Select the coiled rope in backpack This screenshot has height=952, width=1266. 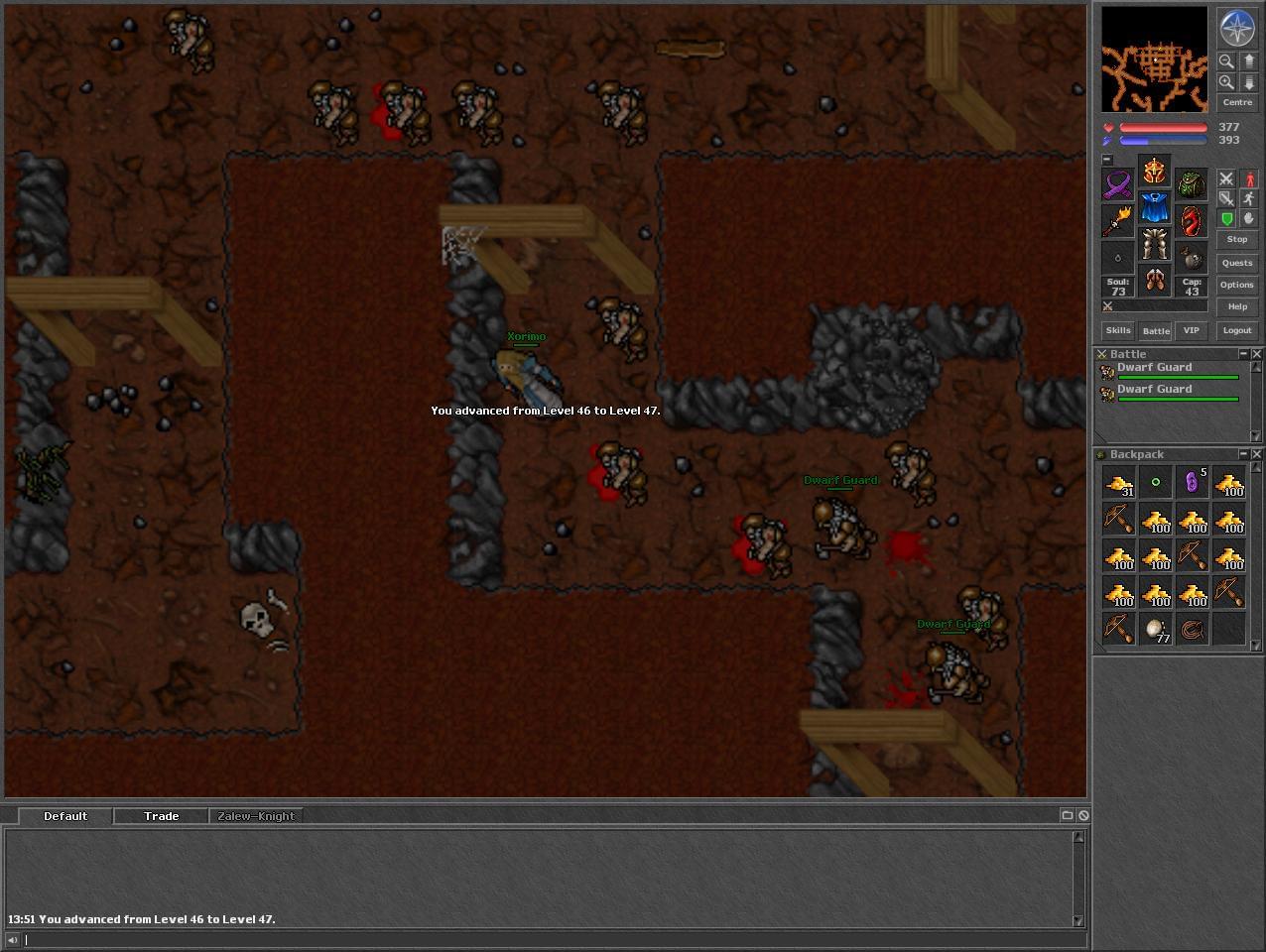point(1192,629)
